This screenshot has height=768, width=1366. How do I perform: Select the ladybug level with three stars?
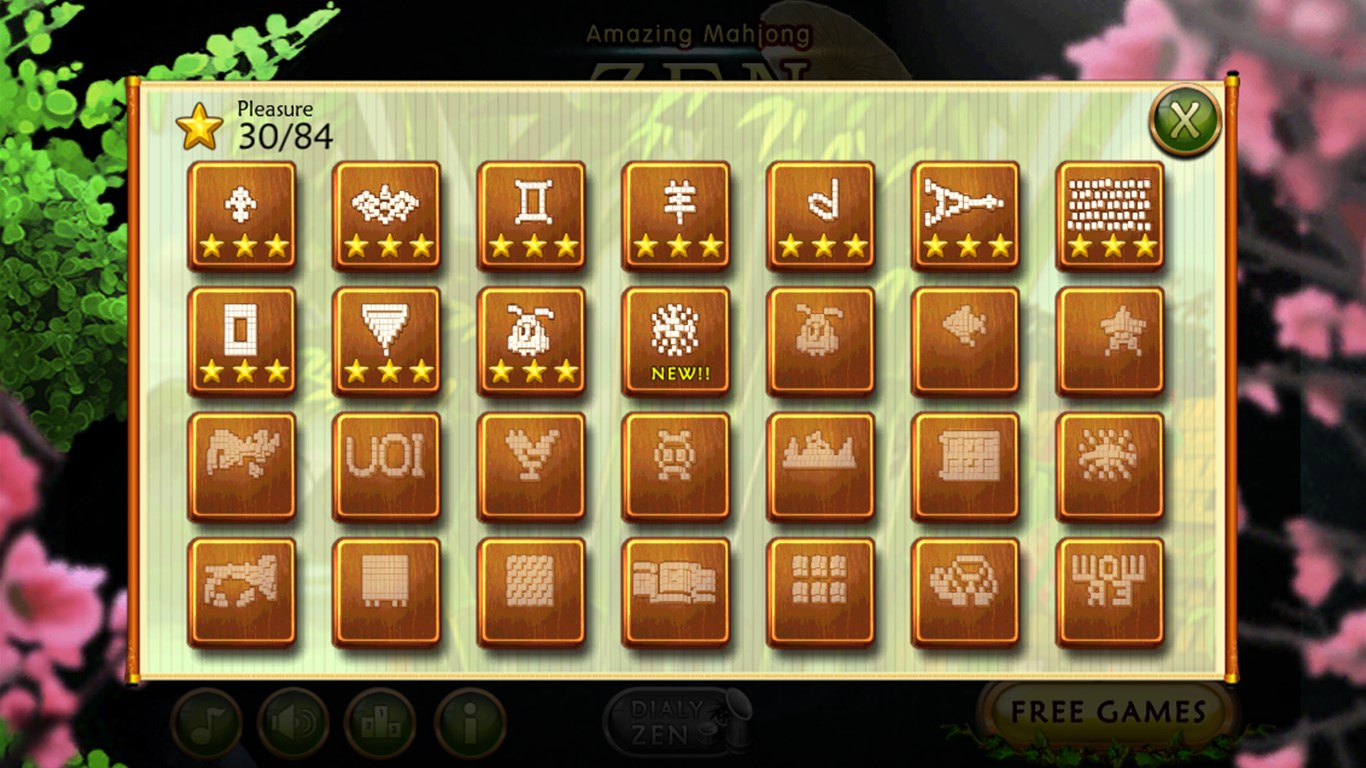(530, 340)
